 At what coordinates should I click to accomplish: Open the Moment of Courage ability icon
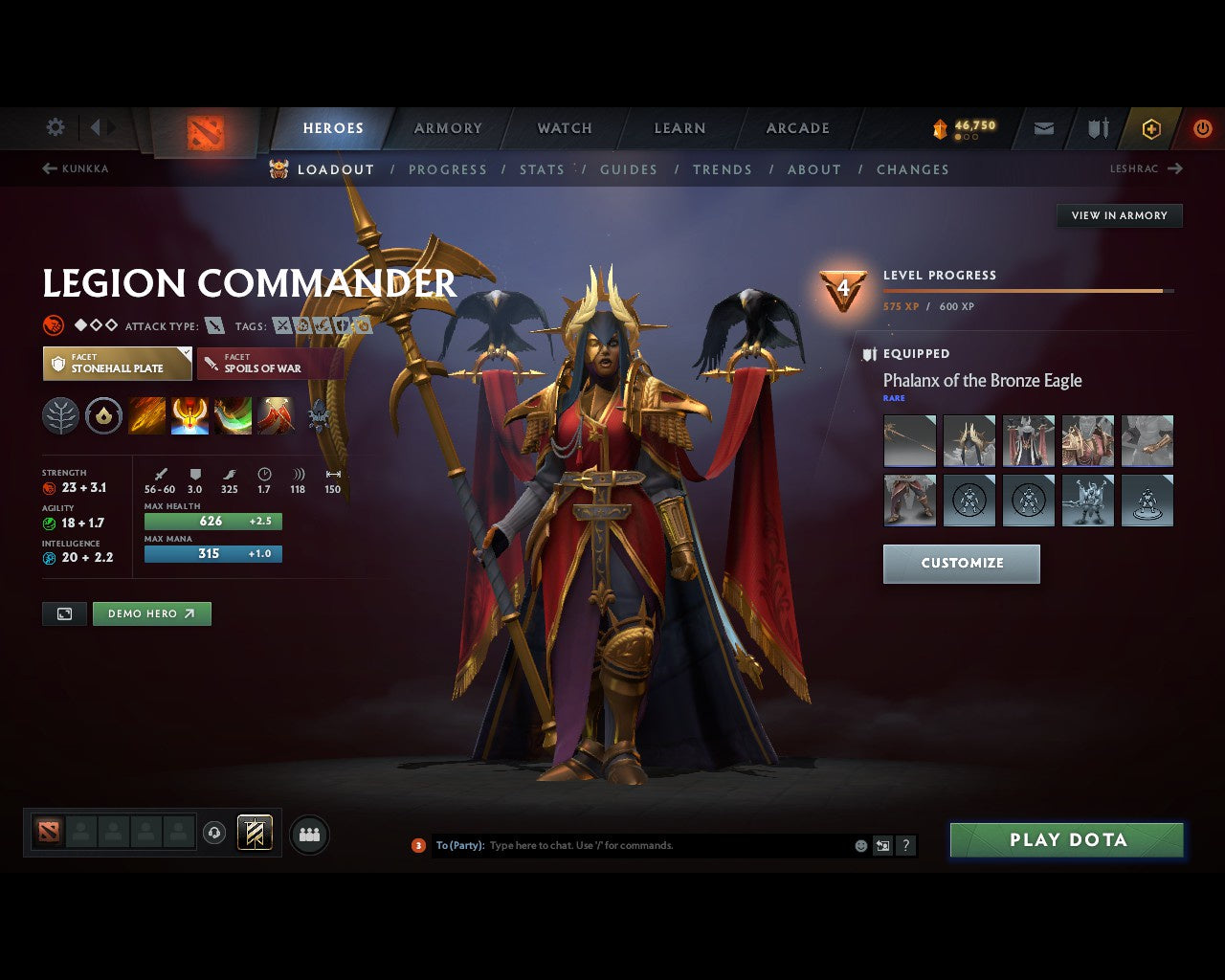click(233, 415)
